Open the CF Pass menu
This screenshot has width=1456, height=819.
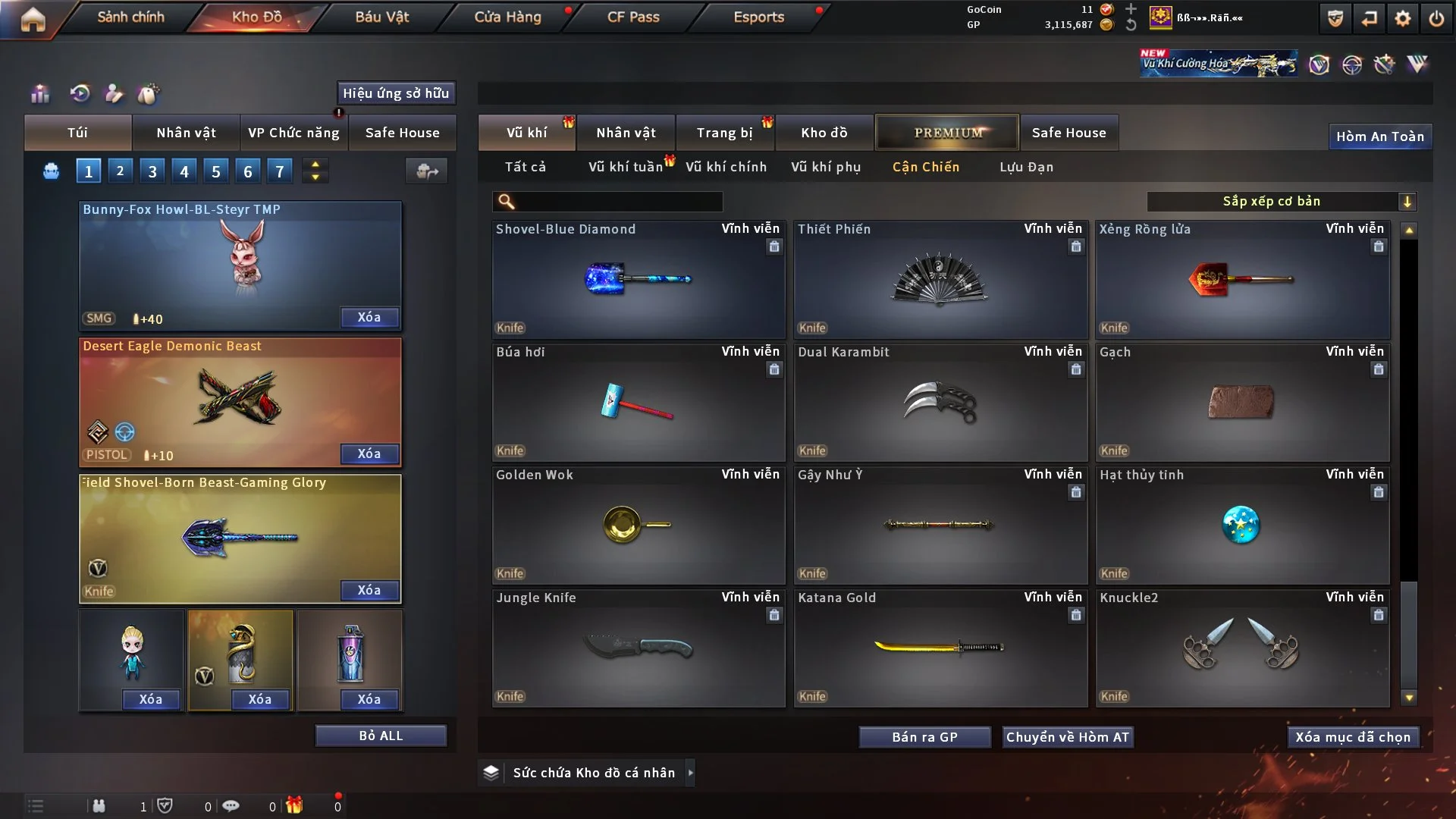pos(633,17)
